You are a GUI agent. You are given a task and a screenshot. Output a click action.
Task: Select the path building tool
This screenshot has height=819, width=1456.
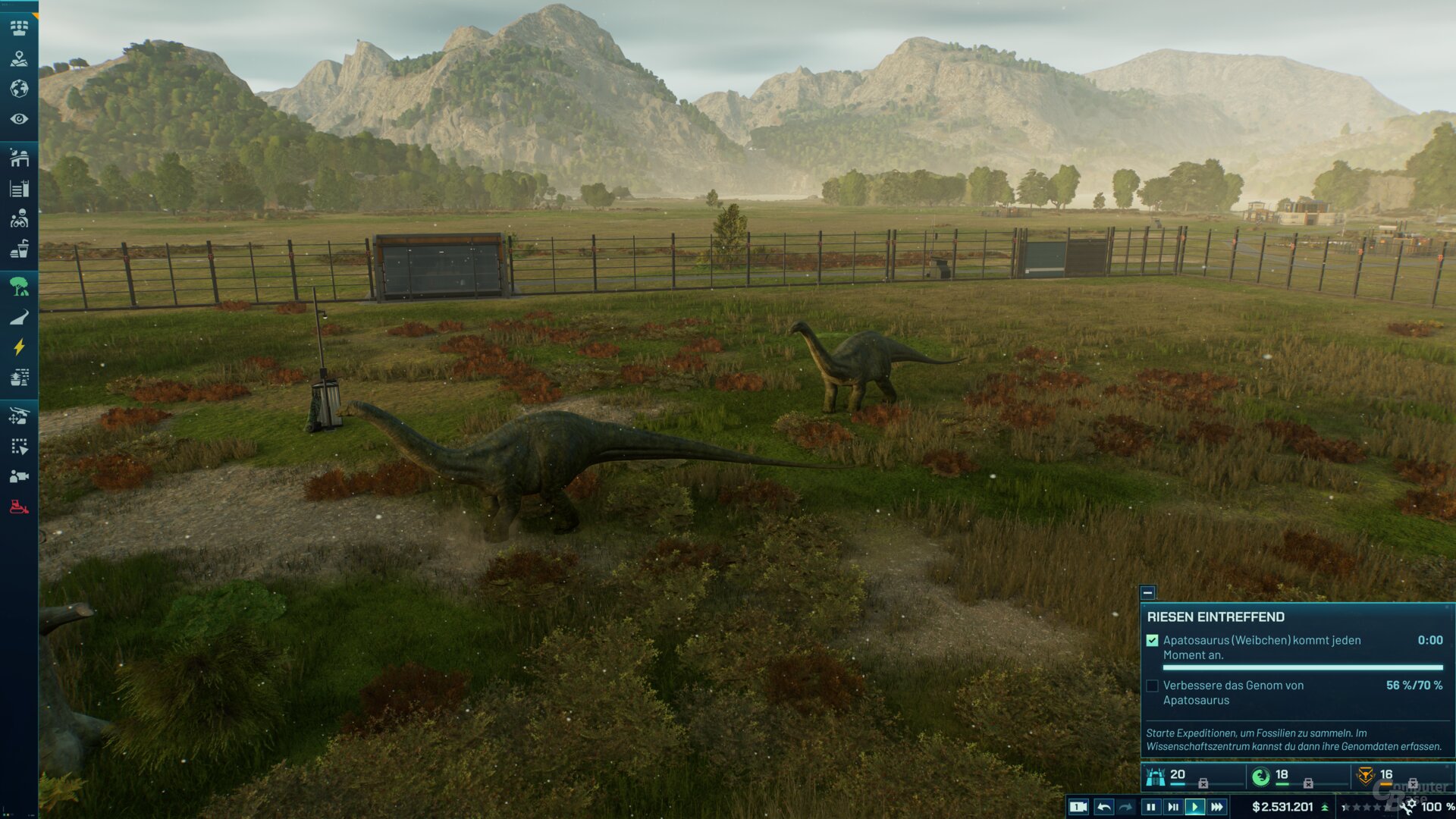click(x=19, y=317)
